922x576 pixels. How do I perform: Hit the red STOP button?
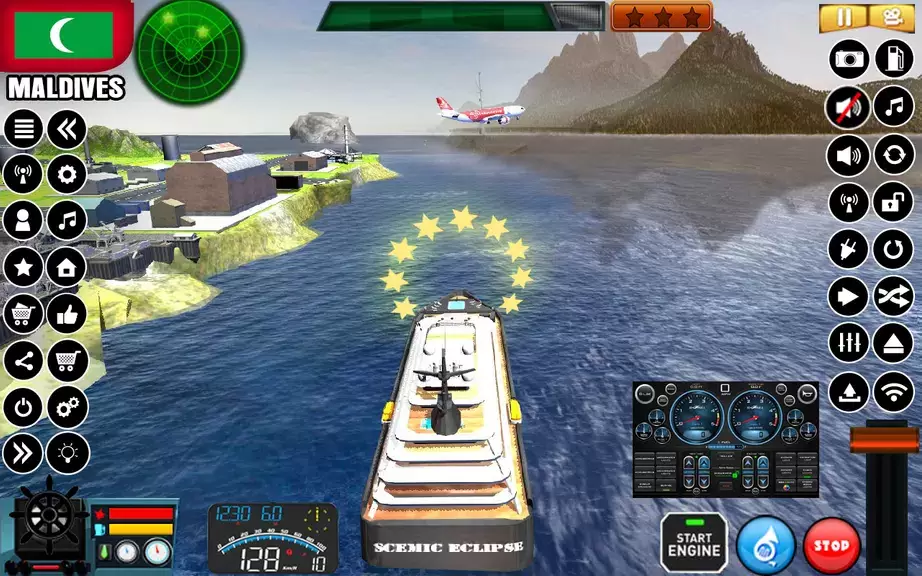tap(832, 546)
